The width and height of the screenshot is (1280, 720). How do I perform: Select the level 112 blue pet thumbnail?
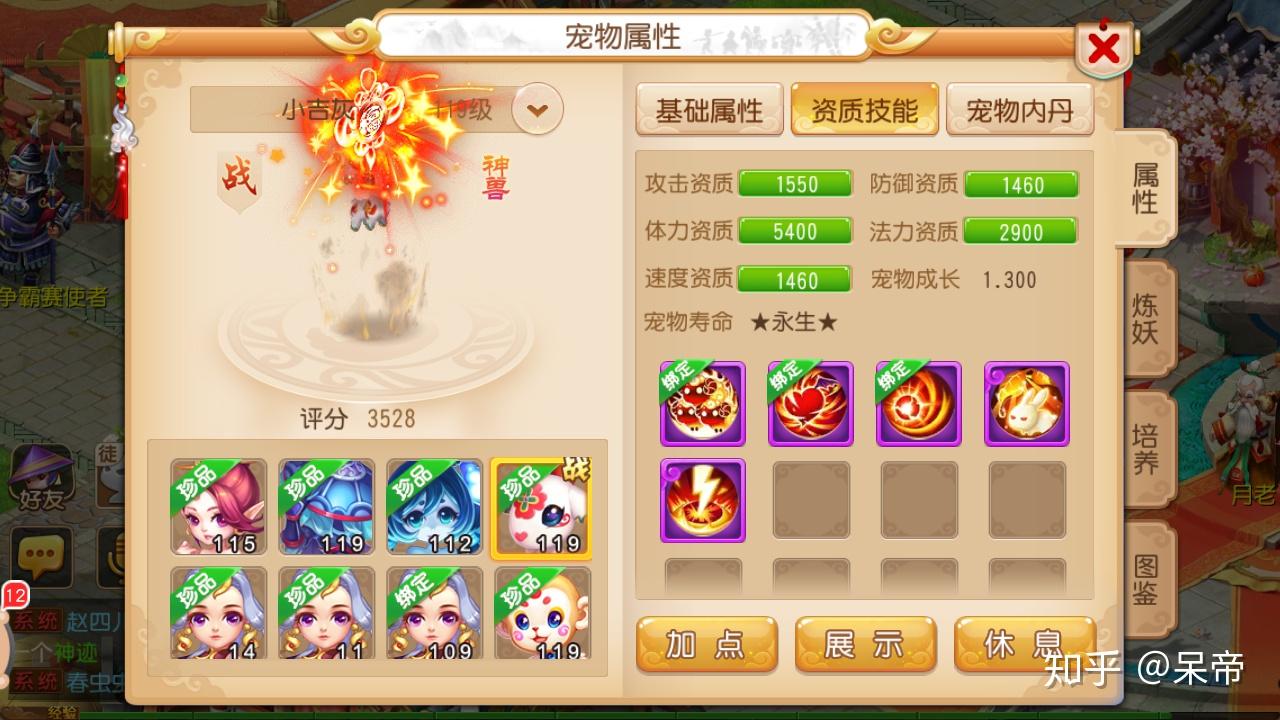point(433,505)
